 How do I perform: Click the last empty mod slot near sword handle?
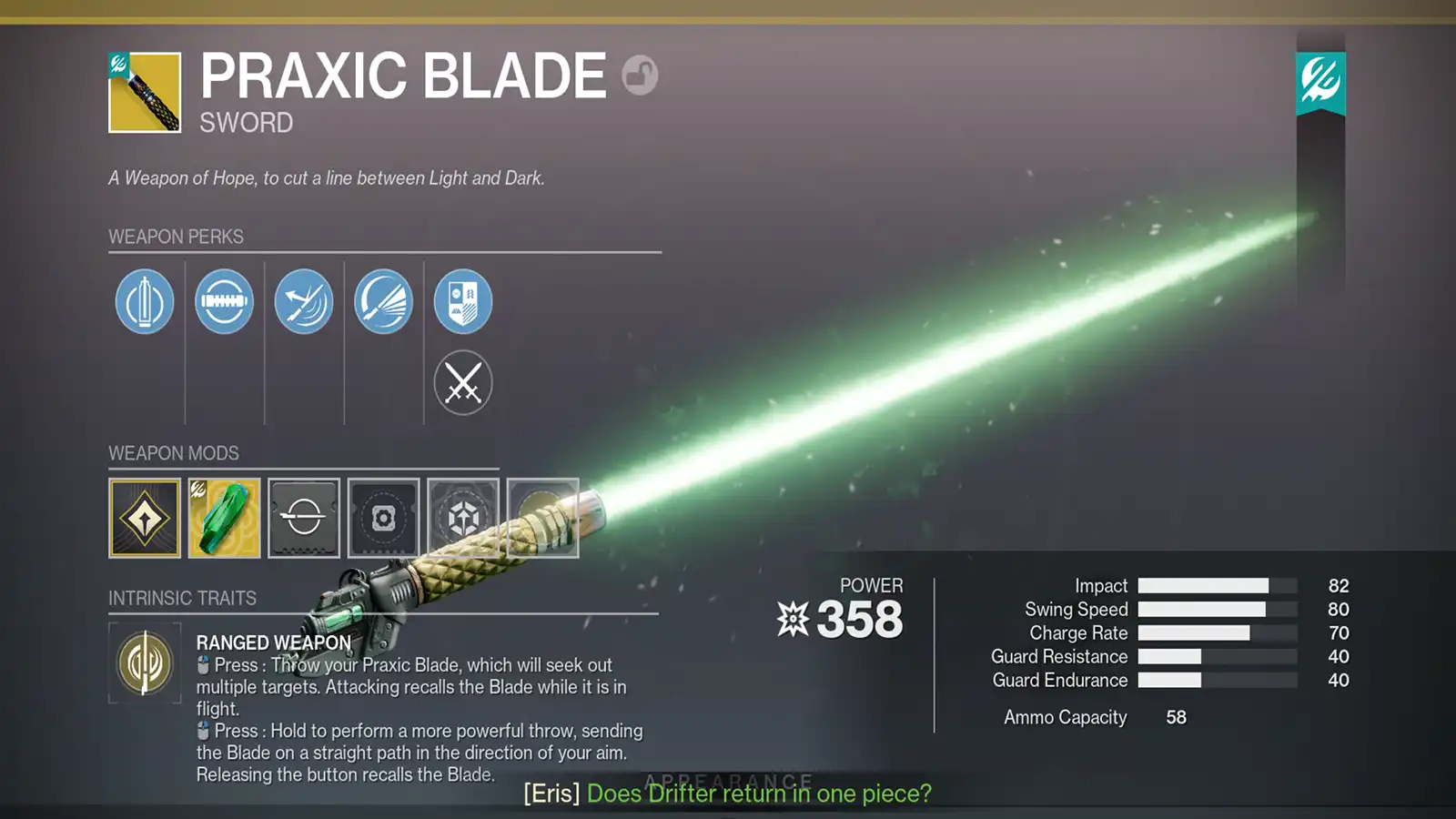543,519
